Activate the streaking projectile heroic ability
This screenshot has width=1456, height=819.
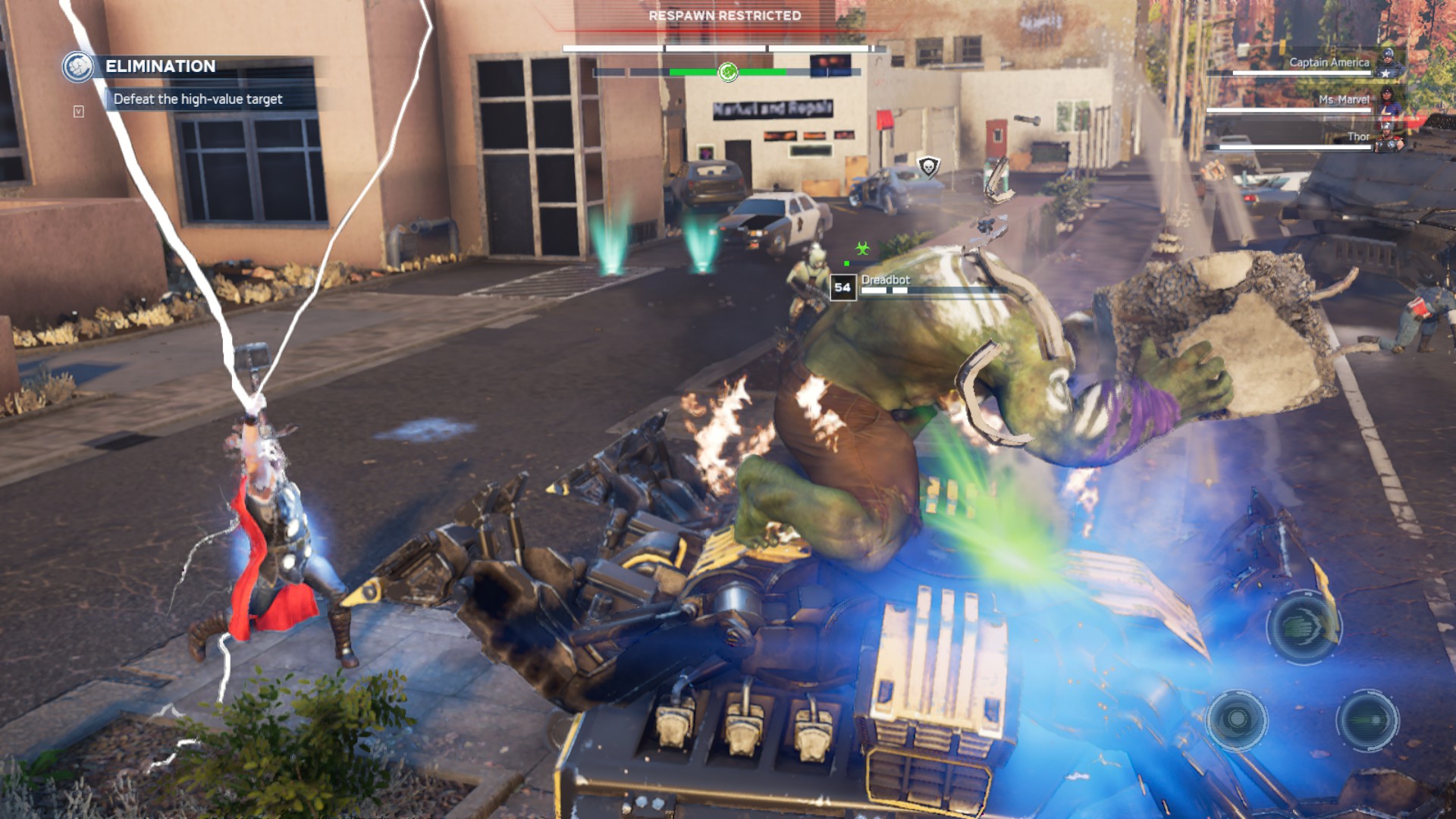click(x=1368, y=719)
